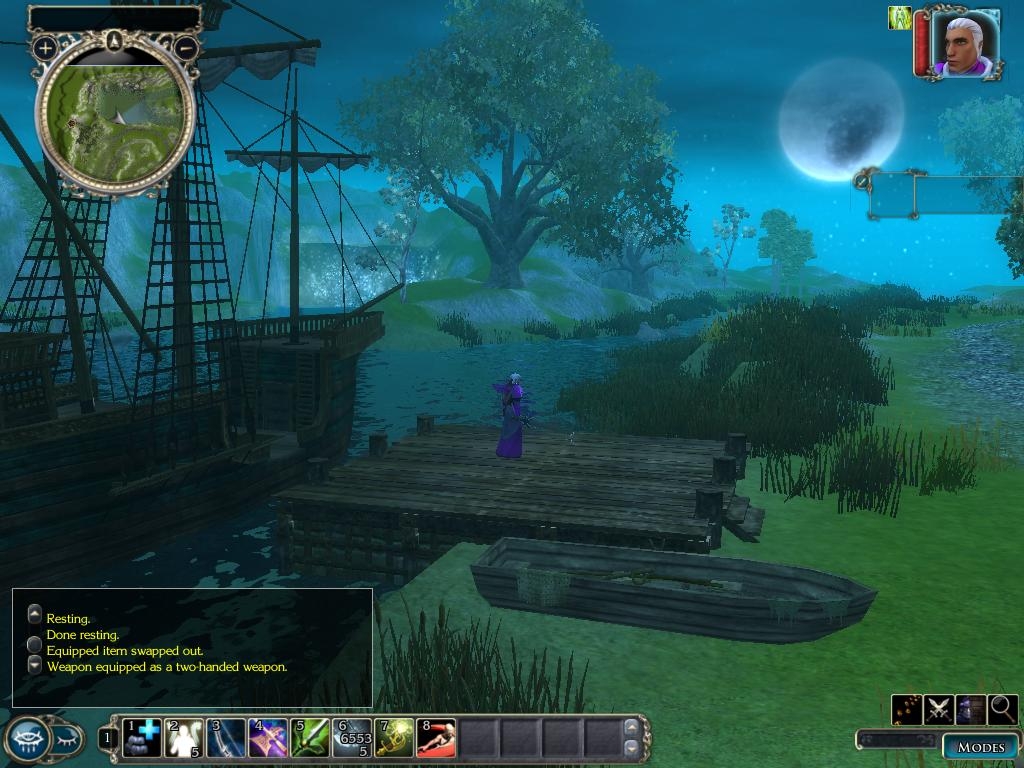The height and width of the screenshot is (768, 1024).
Task: Use hotbar slot 1 with the blue cross
Action: [x=142, y=738]
